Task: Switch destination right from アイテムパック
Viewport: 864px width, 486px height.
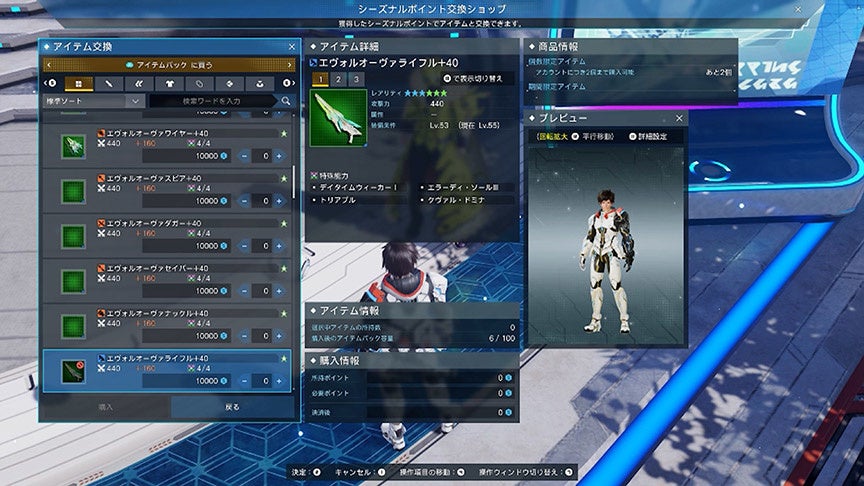Action: (x=288, y=65)
